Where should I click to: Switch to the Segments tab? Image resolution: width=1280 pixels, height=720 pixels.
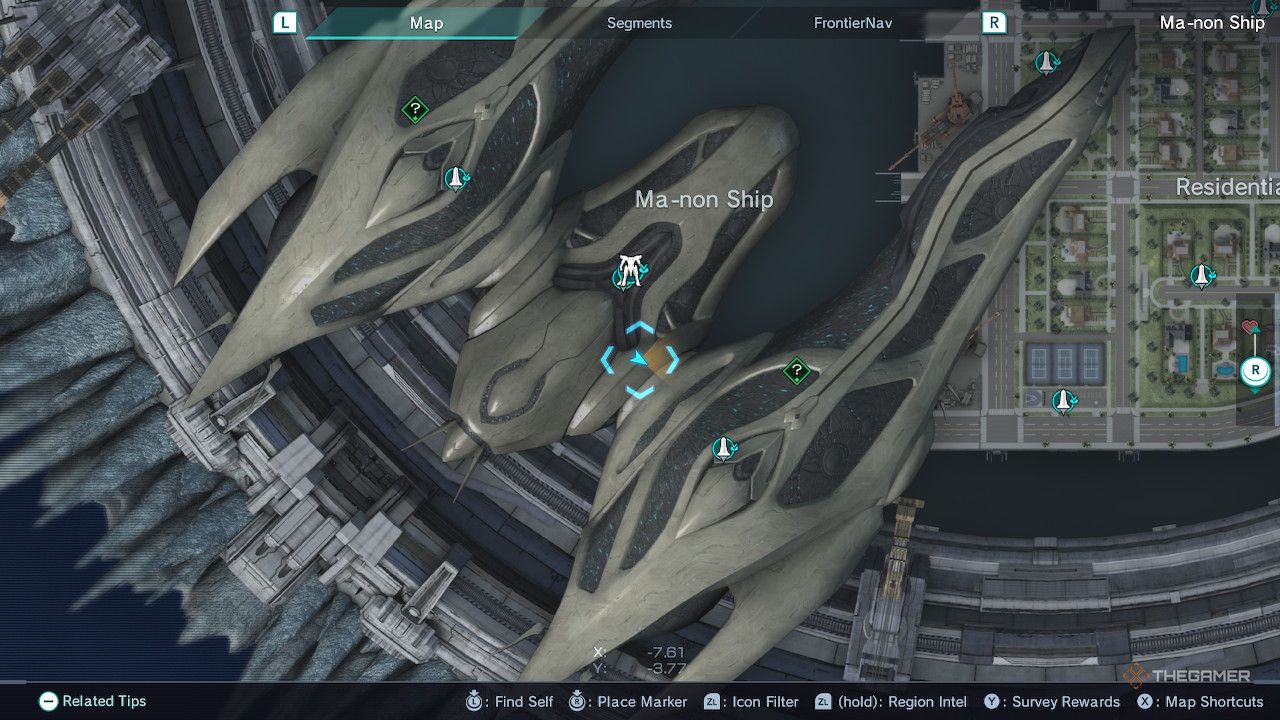(639, 22)
